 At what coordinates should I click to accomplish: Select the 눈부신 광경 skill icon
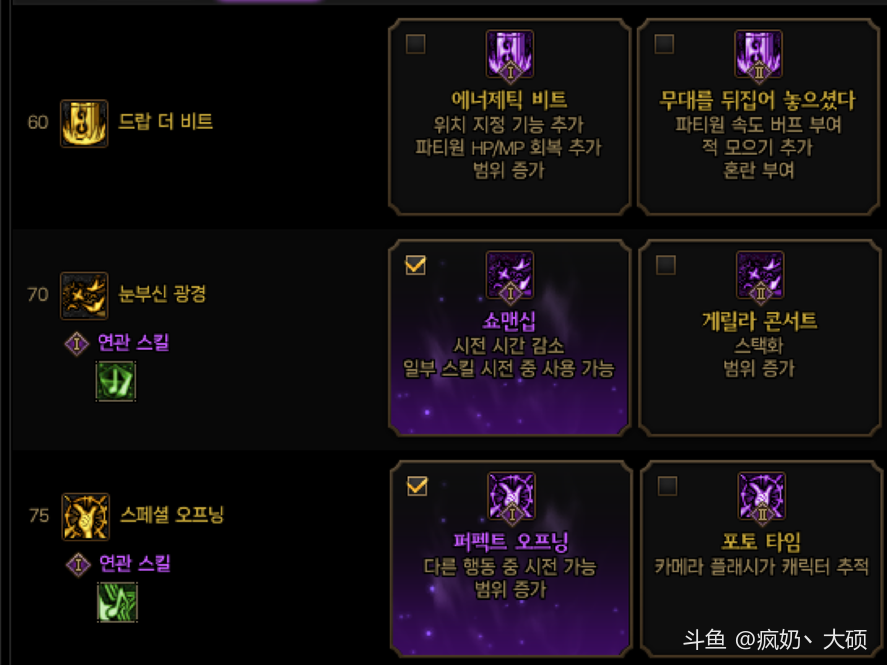click(84, 295)
